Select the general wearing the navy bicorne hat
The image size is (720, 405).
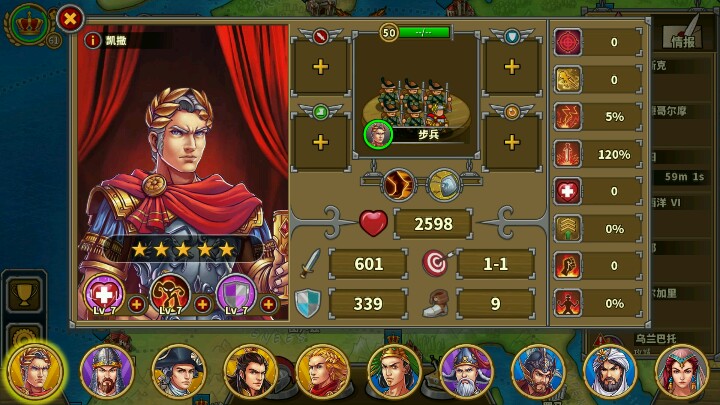(x=178, y=370)
